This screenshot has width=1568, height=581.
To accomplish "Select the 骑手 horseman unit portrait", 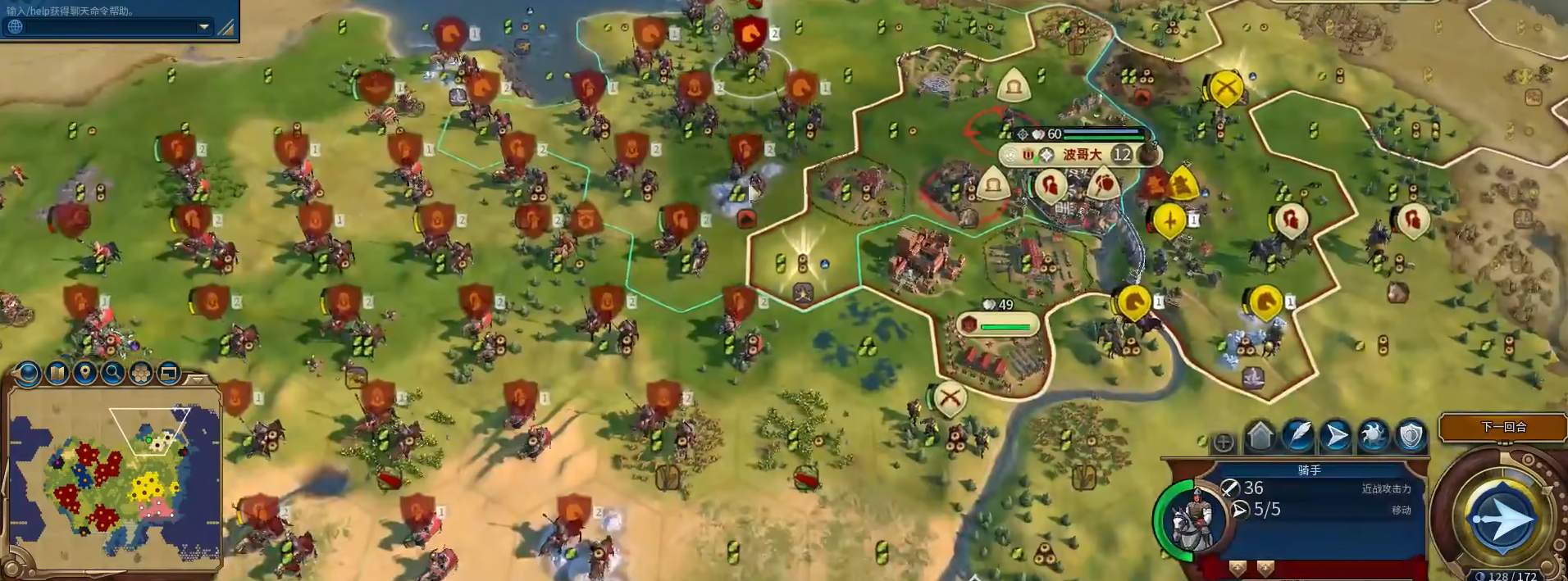I will (1195, 520).
